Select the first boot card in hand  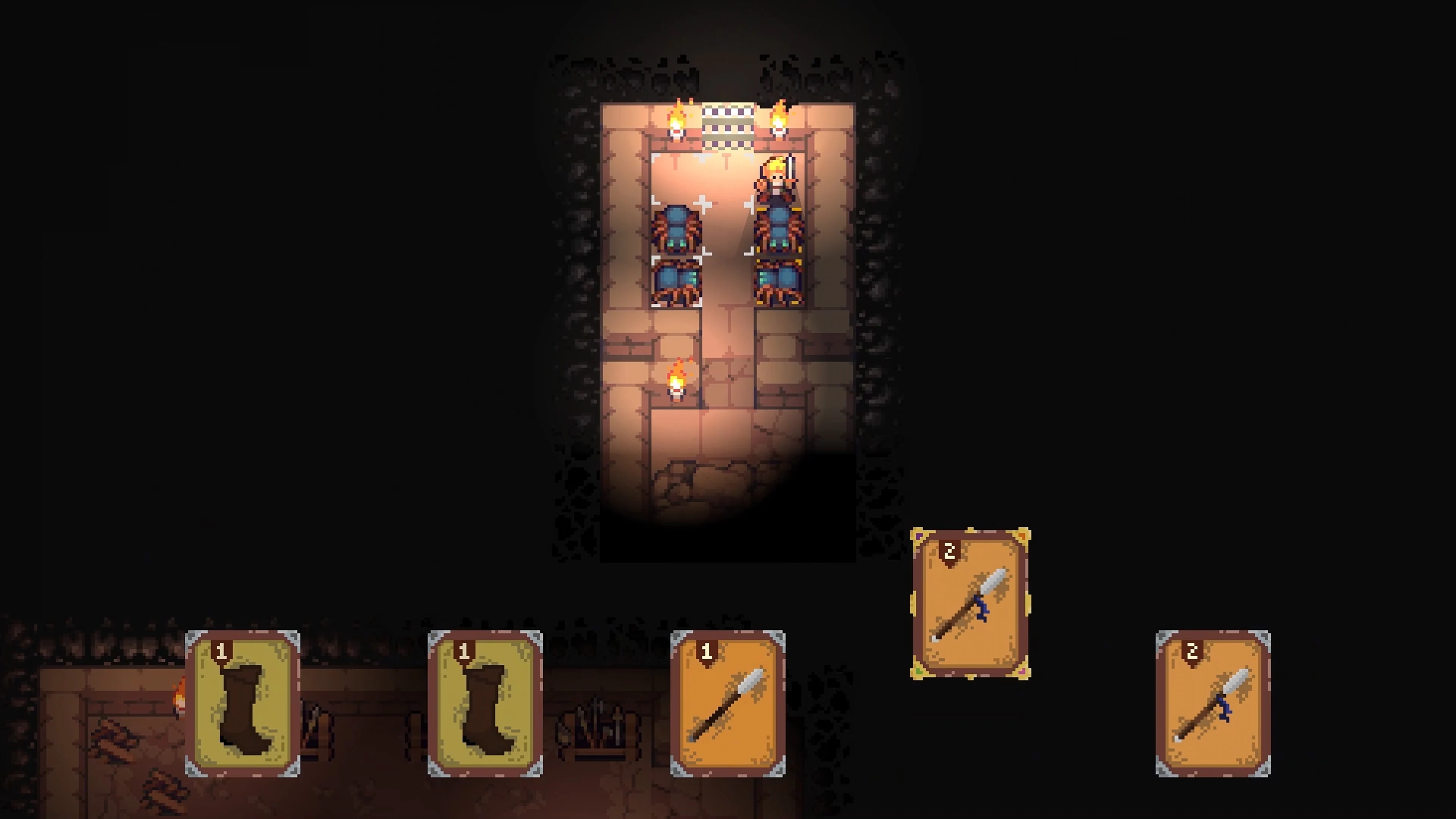point(243,704)
